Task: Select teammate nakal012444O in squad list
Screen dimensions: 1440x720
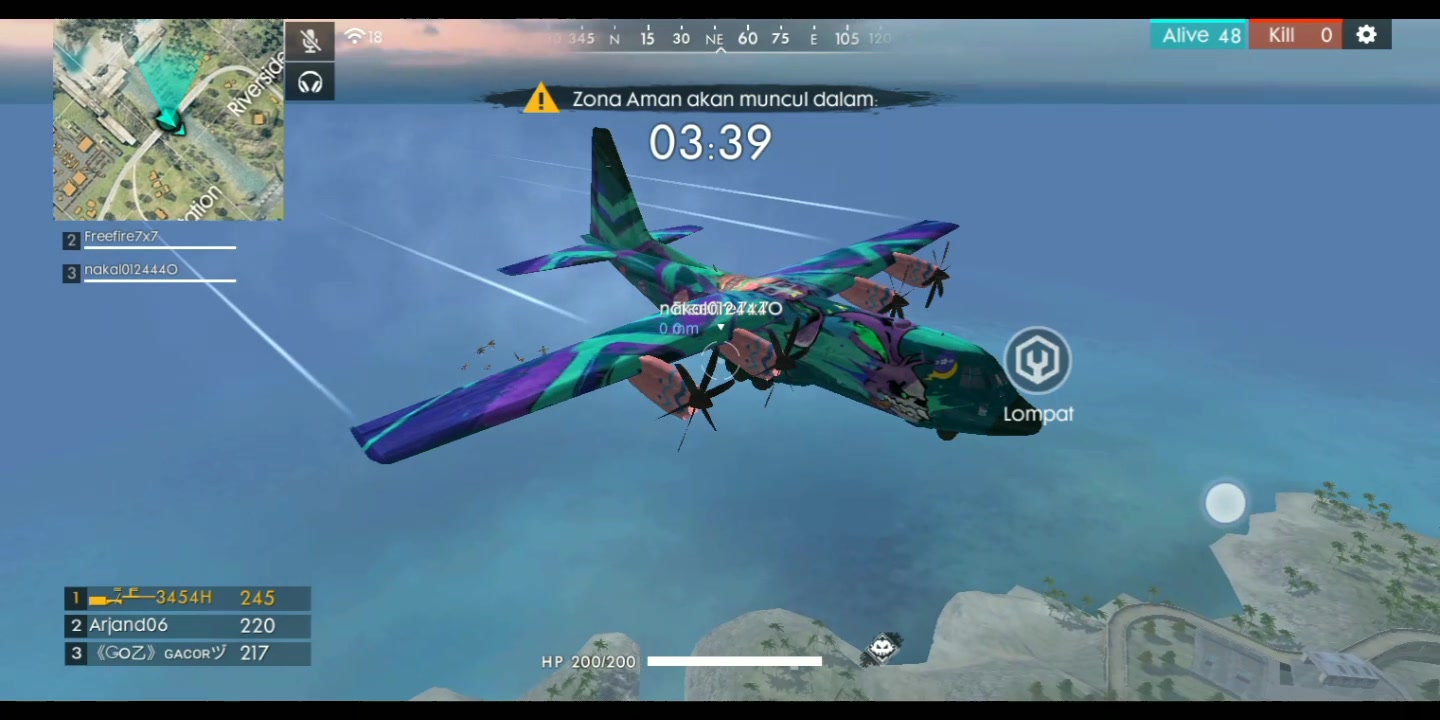Action: tap(149, 271)
